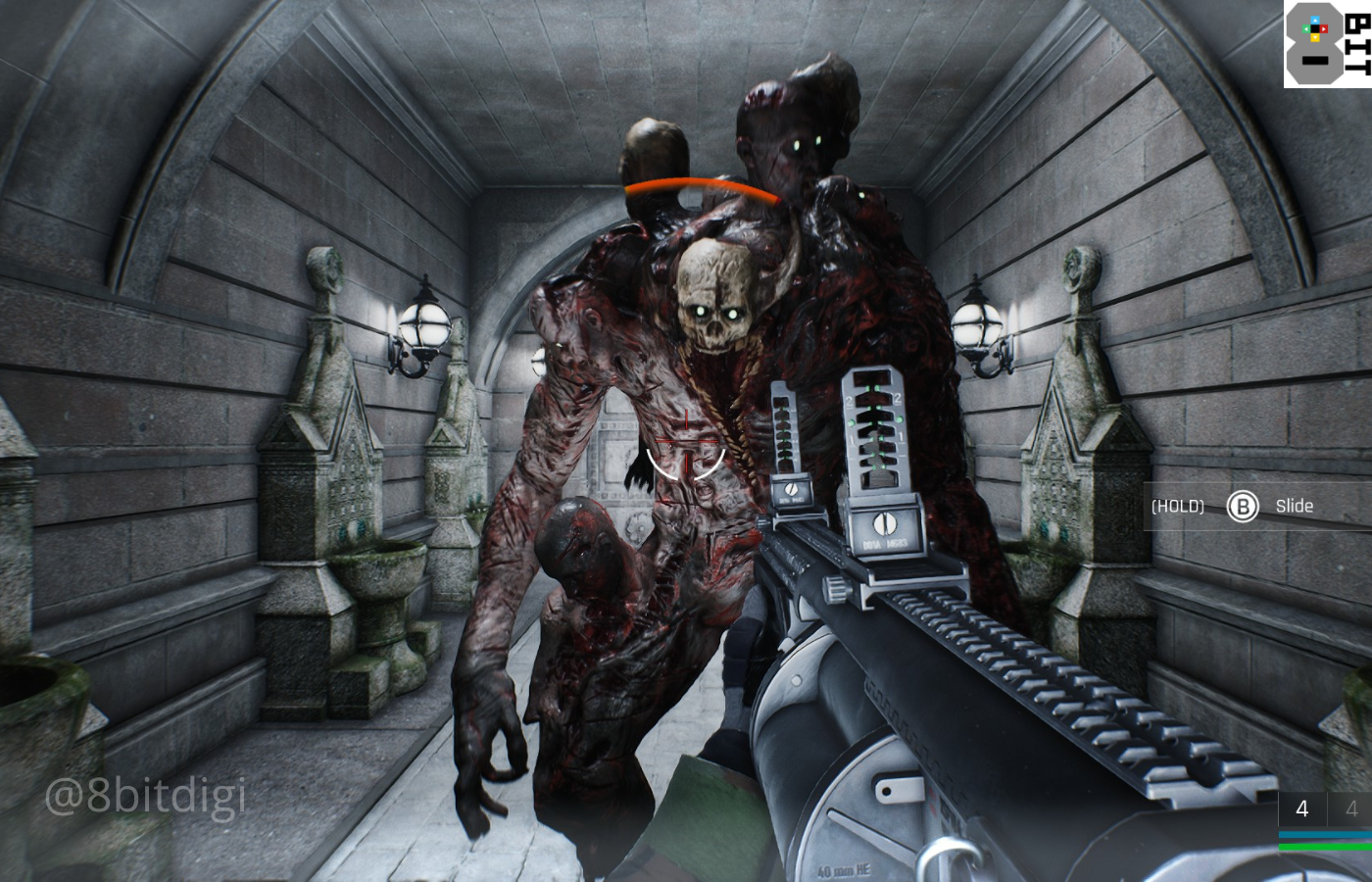Click the circular B controller button icon
This screenshot has height=882, width=1372.
(1242, 506)
